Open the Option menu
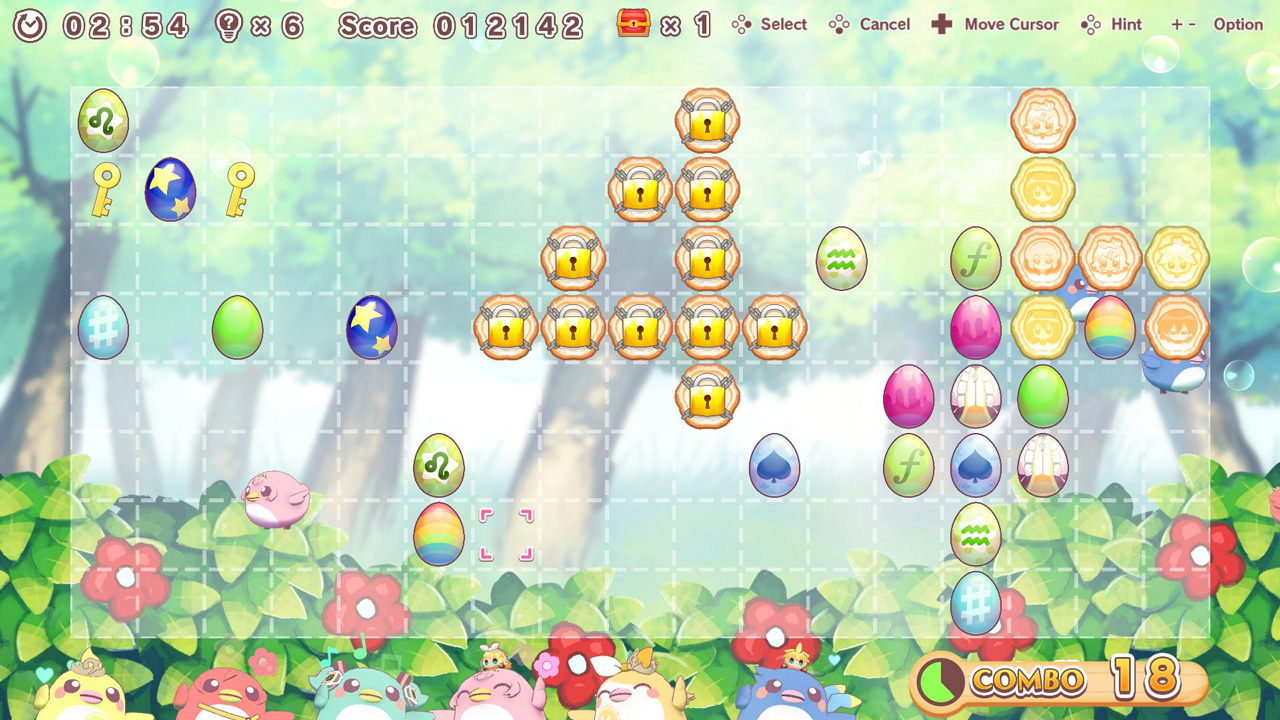The width and height of the screenshot is (1280, 720). (x=1237, y=23)
